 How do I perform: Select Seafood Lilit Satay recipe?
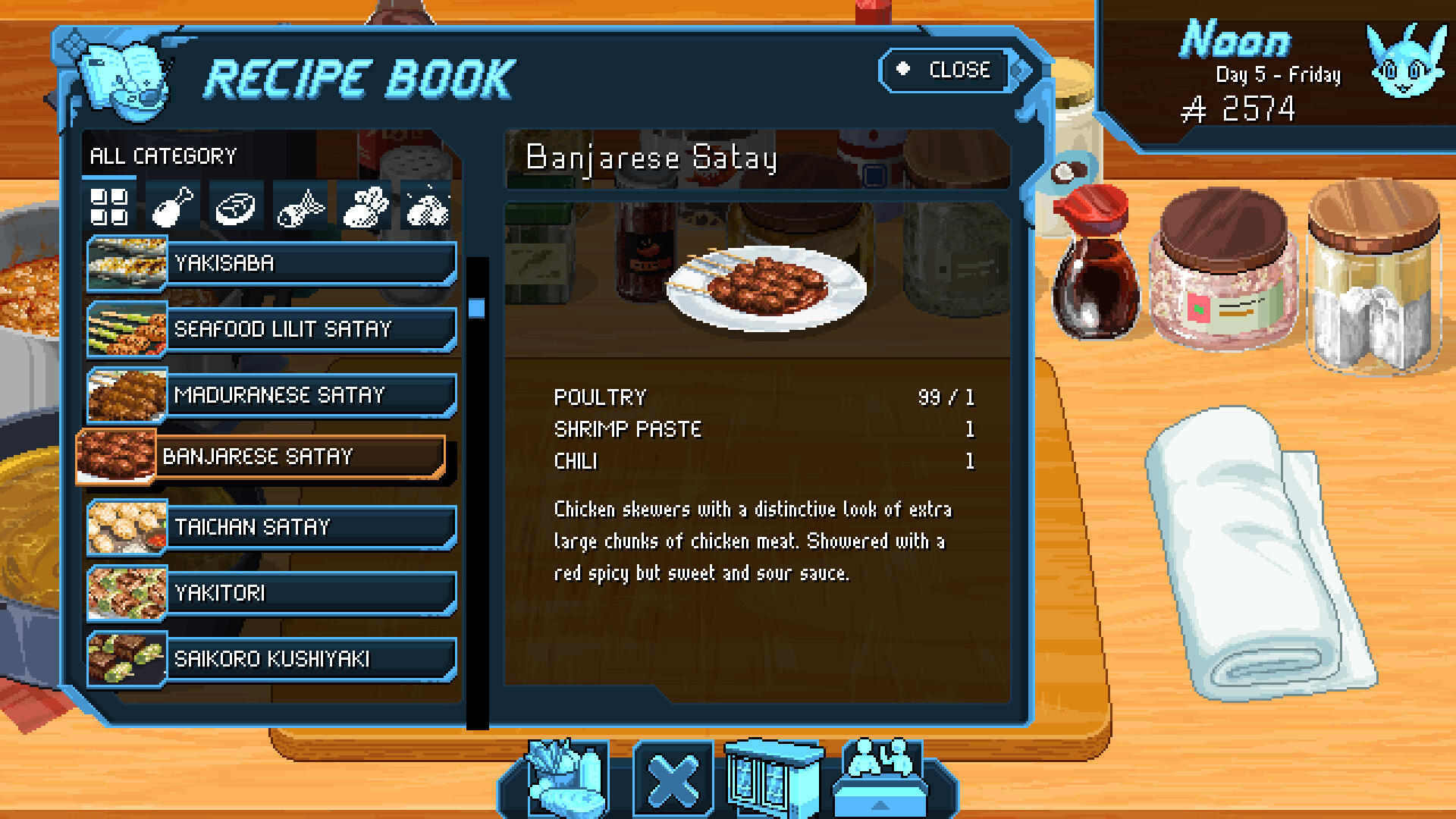(271, 330)
